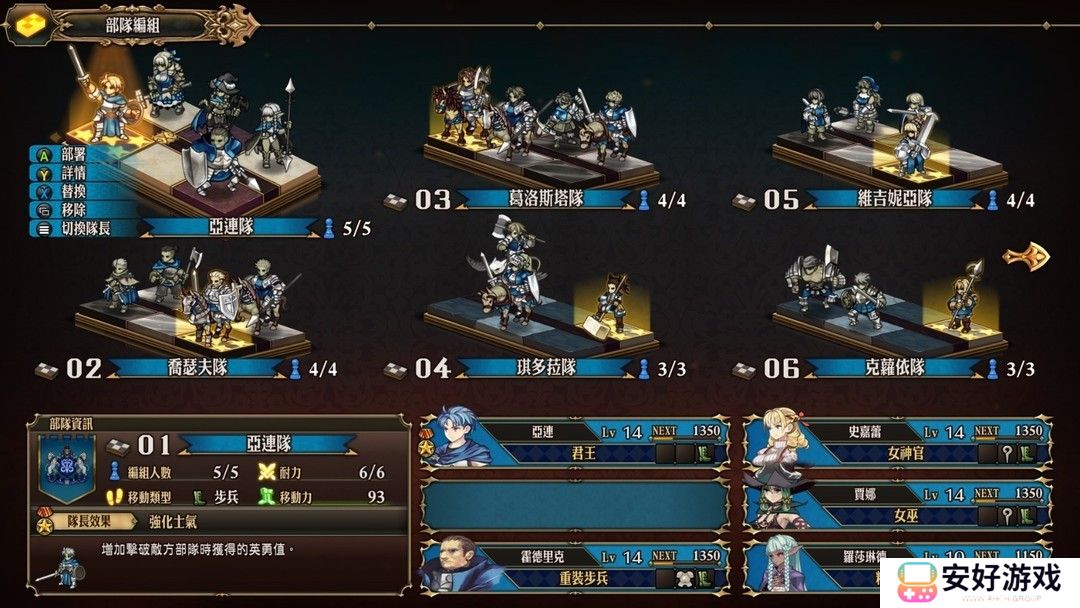Select the empty member slot row
The height and width of the screenshot is (608, 1080).
[575, 504]
